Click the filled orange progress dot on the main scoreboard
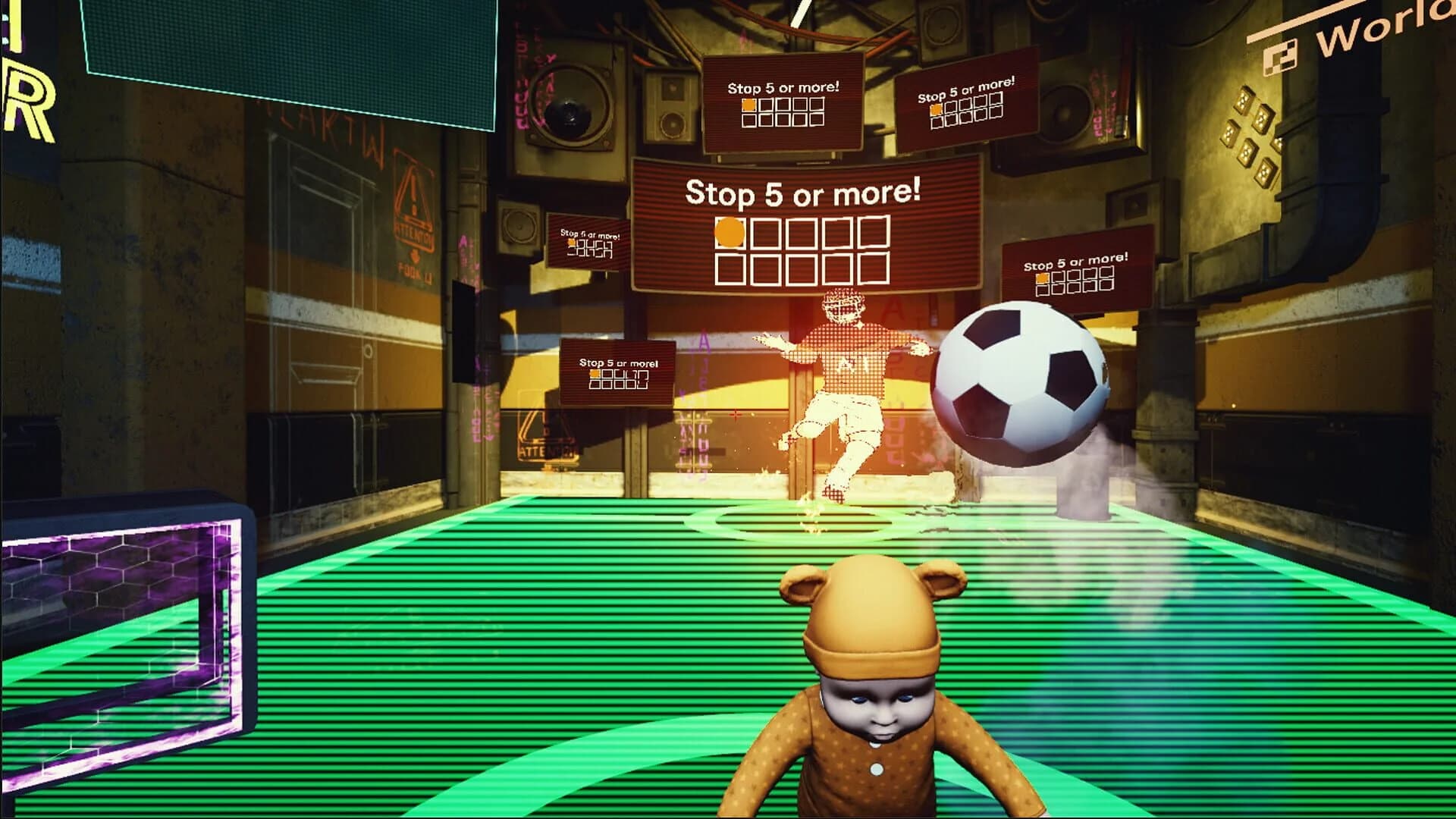 tap(729, 233)
